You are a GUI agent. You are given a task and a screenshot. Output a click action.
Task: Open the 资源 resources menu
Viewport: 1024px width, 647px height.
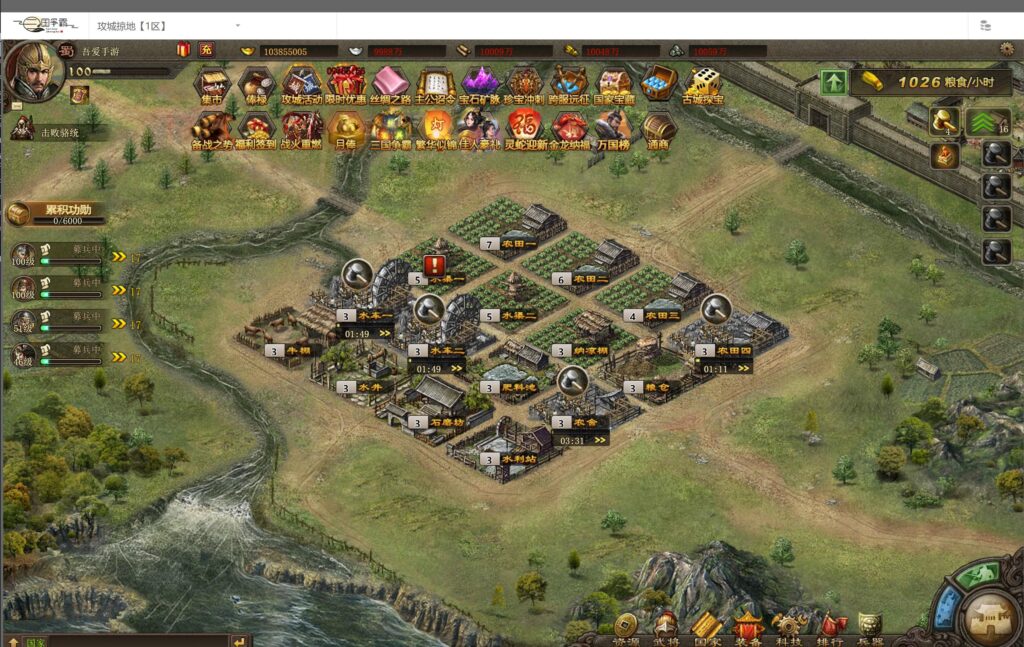tap(627, 627)
